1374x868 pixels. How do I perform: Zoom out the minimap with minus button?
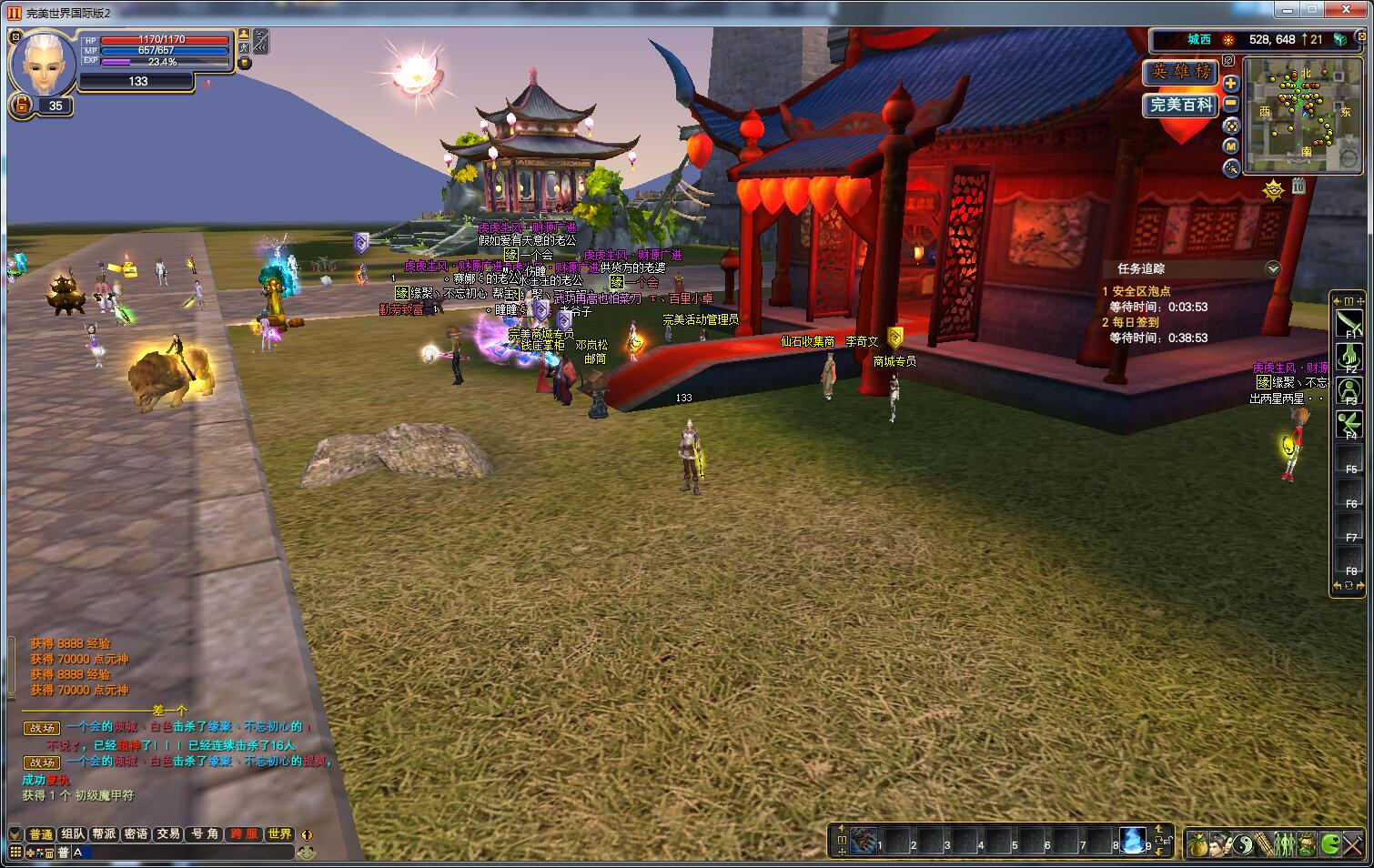coord(1231,104)
